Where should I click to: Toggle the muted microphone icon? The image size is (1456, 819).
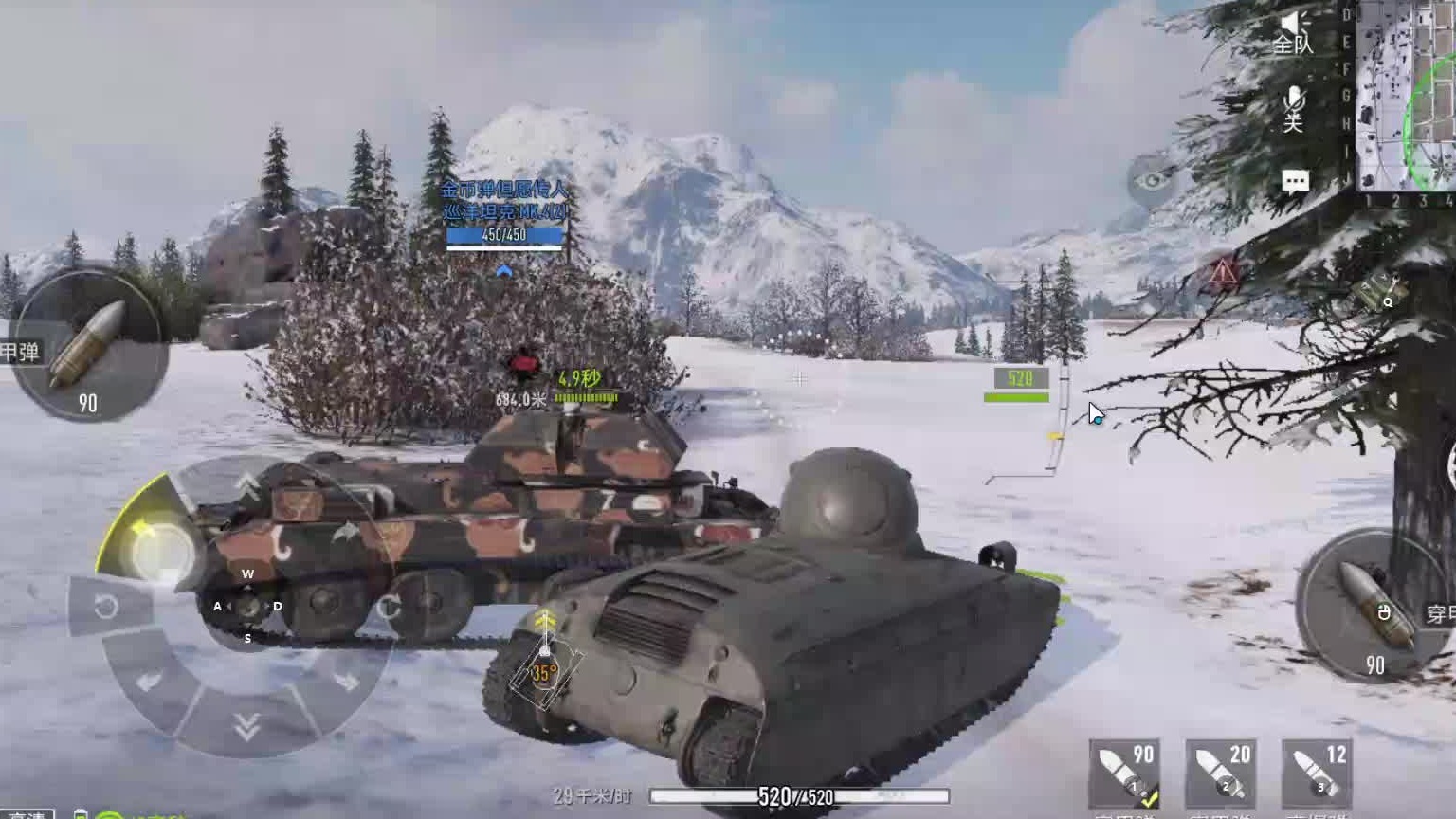(x=1294, y=108)
